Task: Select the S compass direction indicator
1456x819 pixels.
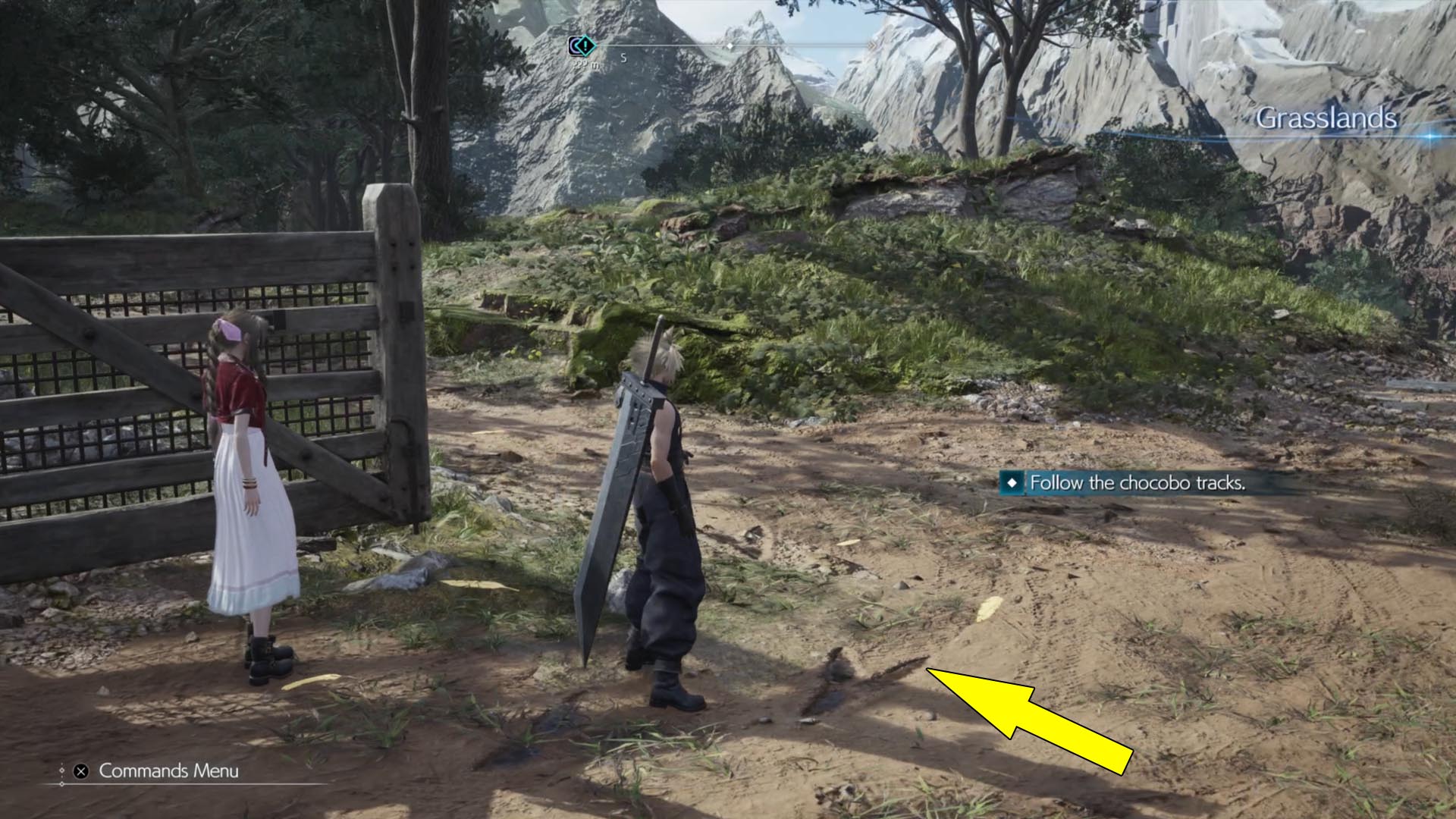Action: [623, 58]
